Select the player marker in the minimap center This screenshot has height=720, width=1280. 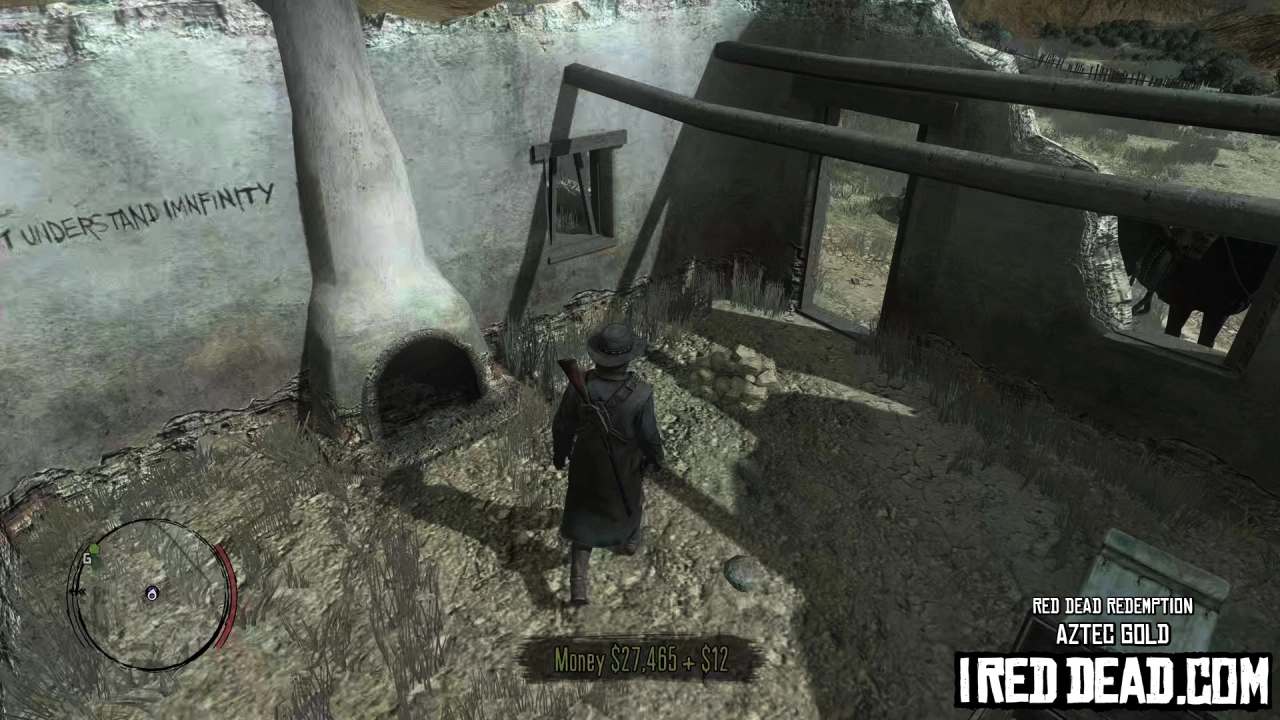tap(152, 594)
